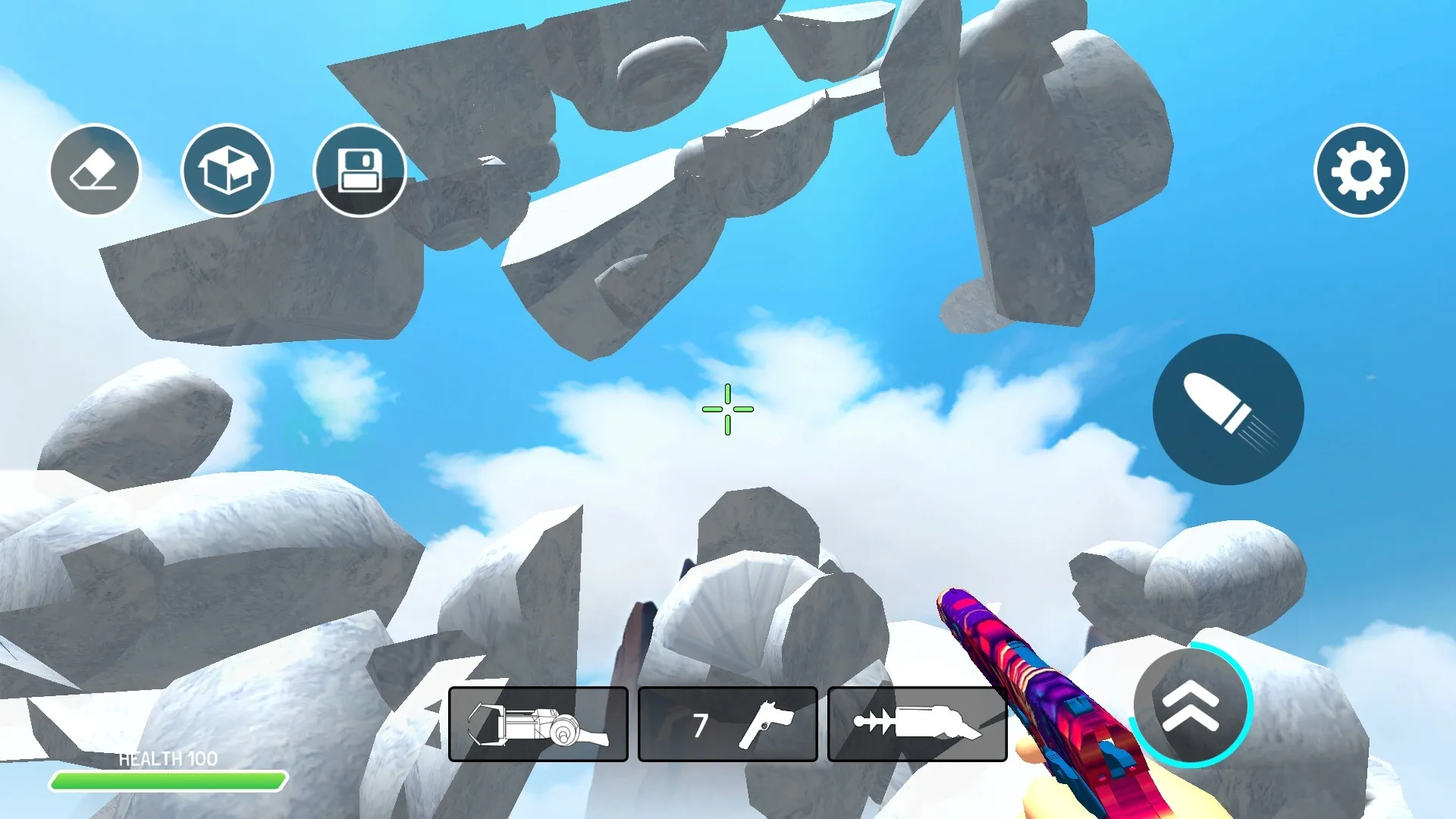
Task: Open the object spawn box tool
Action: coord(227,171)
